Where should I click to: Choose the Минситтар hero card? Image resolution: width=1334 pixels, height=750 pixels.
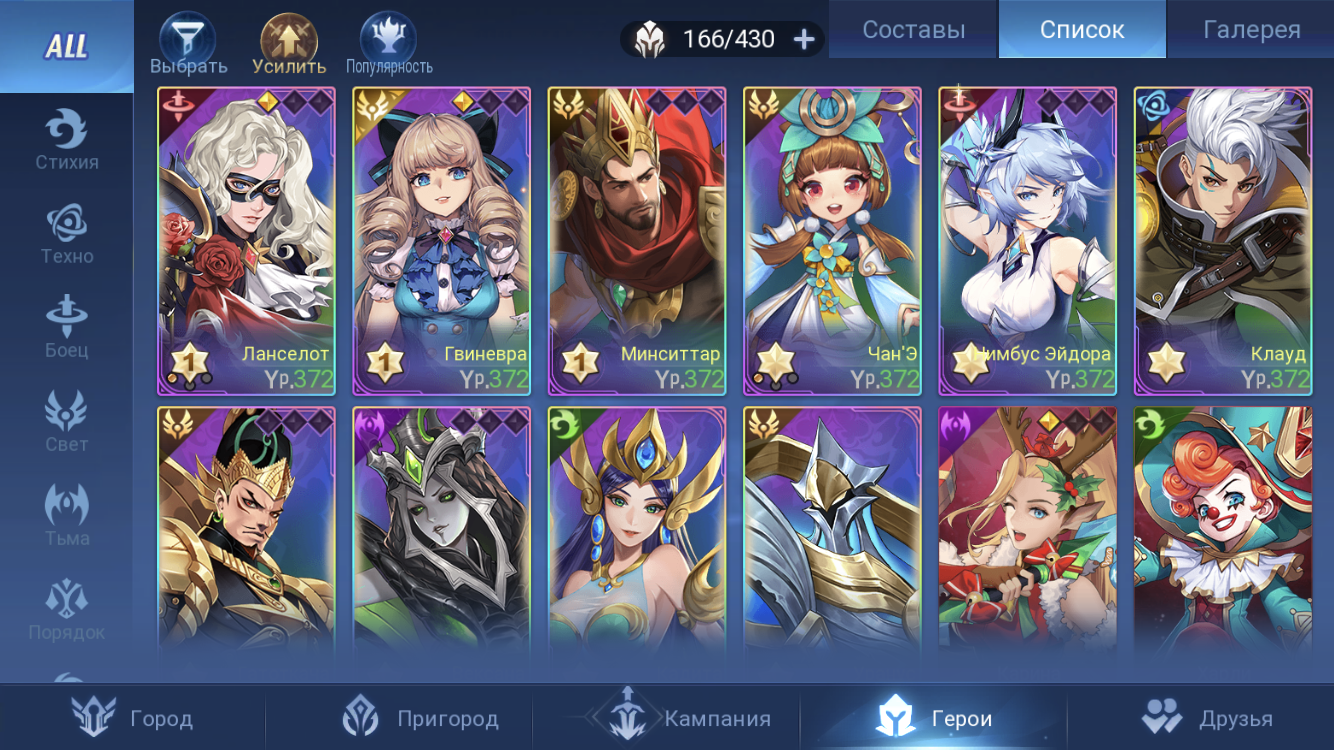636,241
